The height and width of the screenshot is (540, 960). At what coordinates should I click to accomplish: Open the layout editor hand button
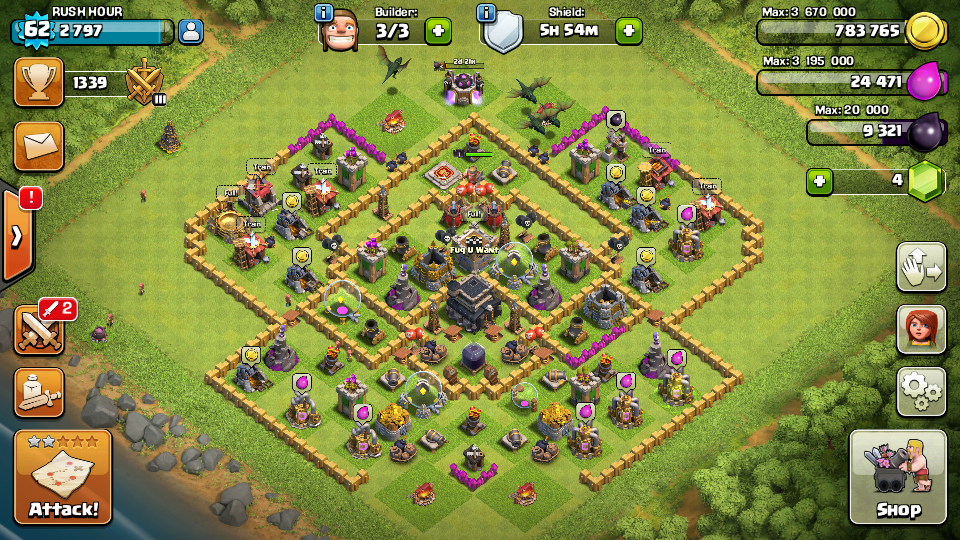point(921,267)
